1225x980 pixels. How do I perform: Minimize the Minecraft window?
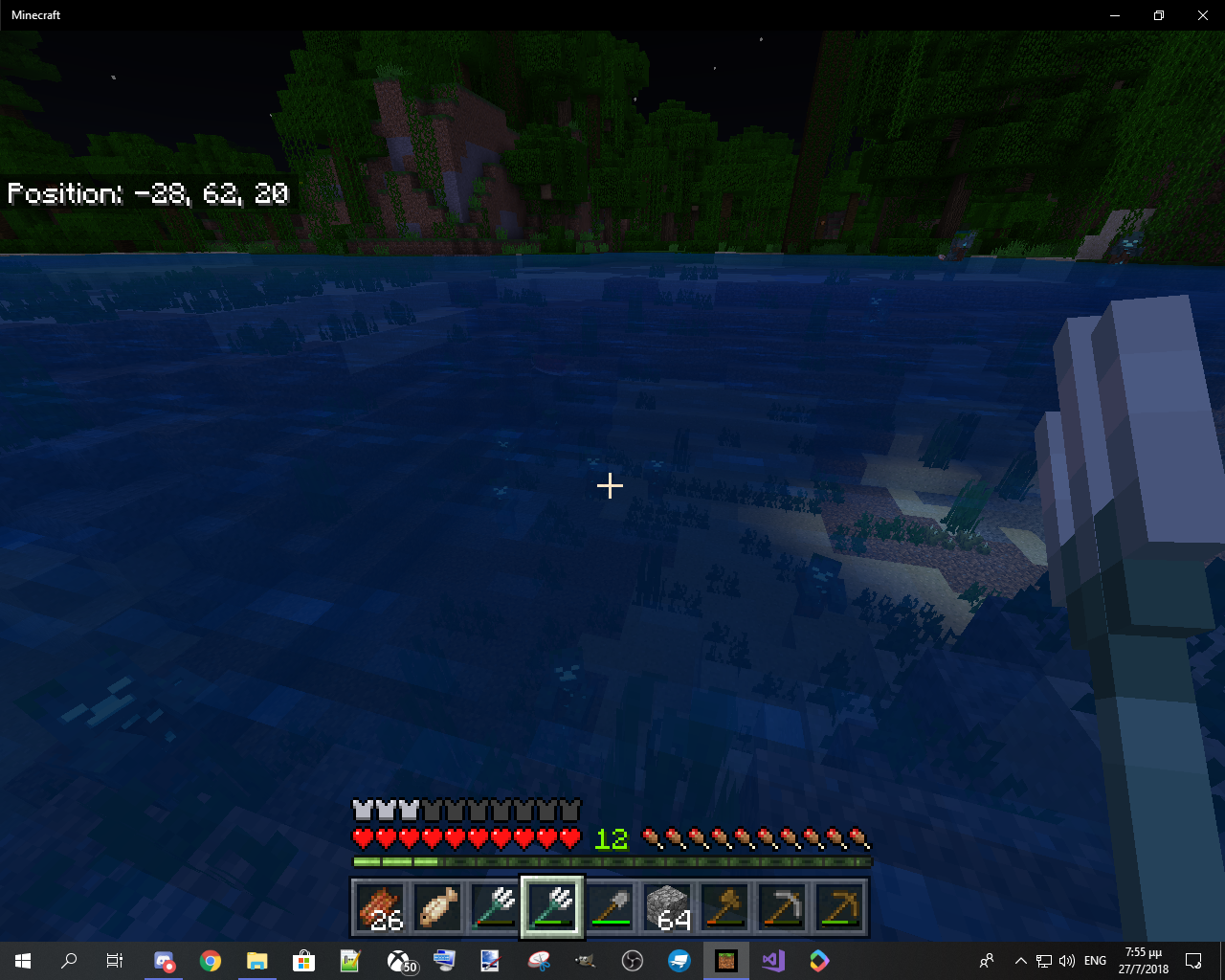tap(1115, 15)
